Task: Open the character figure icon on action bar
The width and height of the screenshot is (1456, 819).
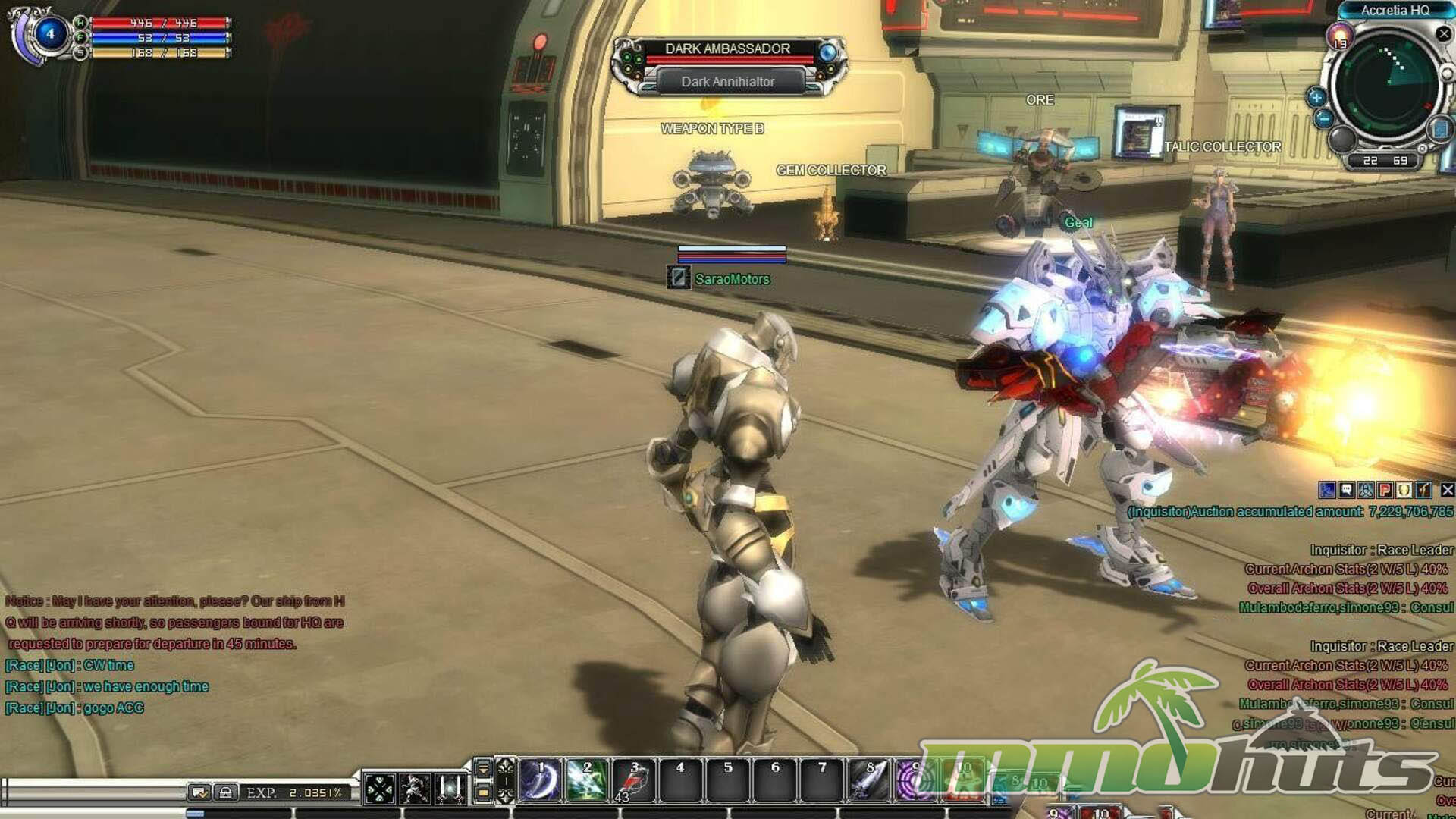Action: pos(415,789)
